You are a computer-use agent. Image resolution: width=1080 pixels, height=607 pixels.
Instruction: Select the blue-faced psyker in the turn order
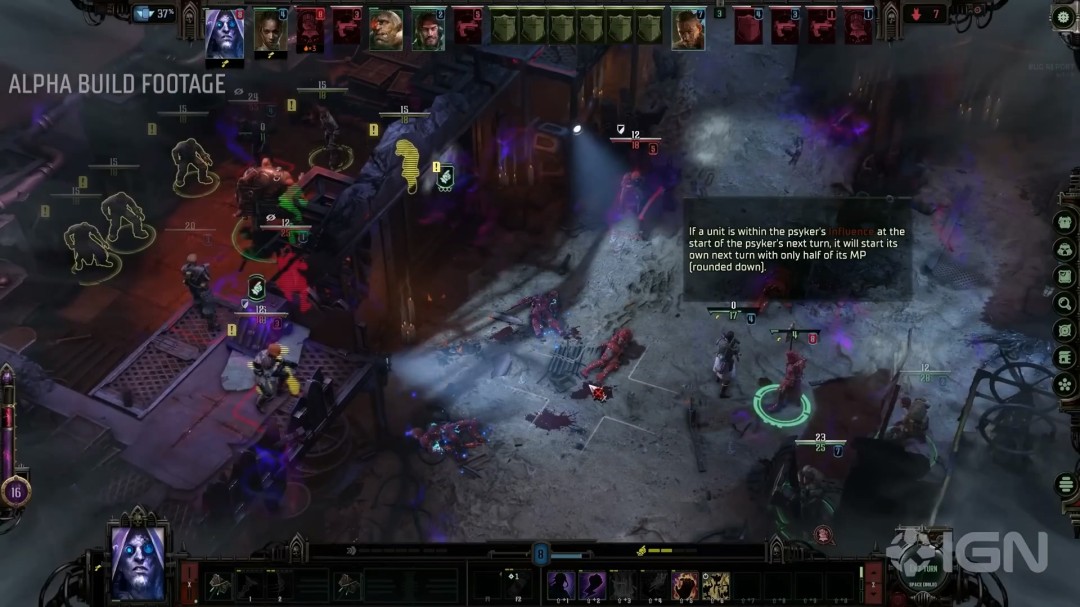225,30
